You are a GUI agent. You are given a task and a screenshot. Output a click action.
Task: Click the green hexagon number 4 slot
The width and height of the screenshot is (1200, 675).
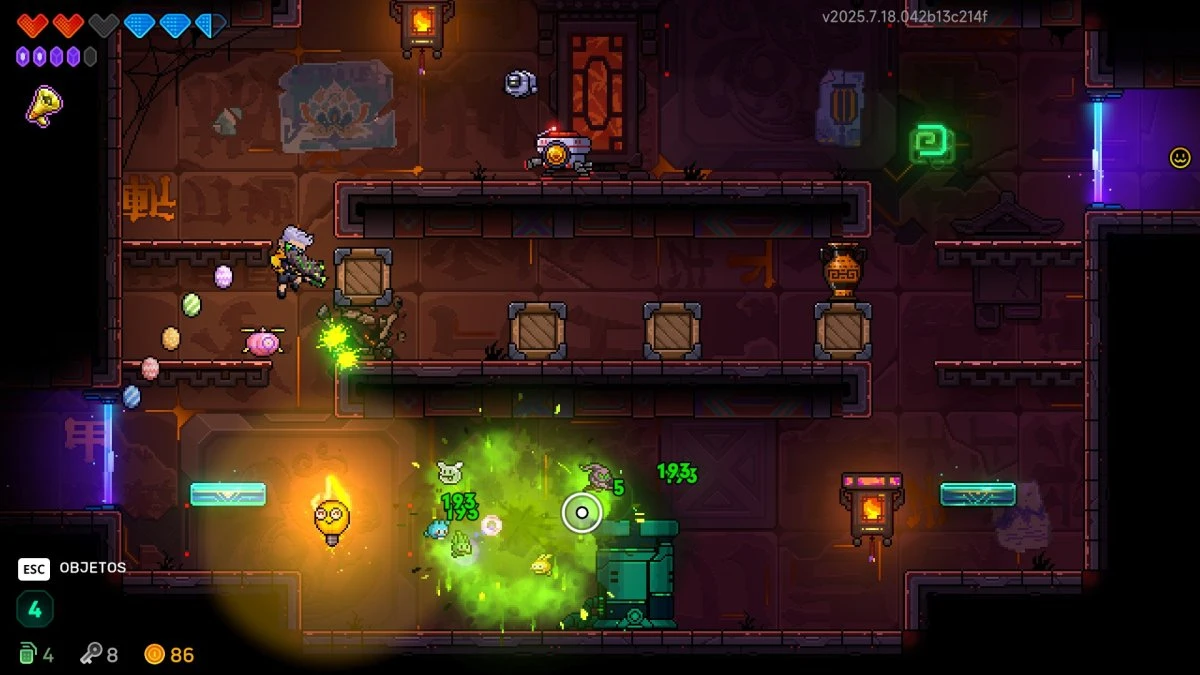[35, 609]
